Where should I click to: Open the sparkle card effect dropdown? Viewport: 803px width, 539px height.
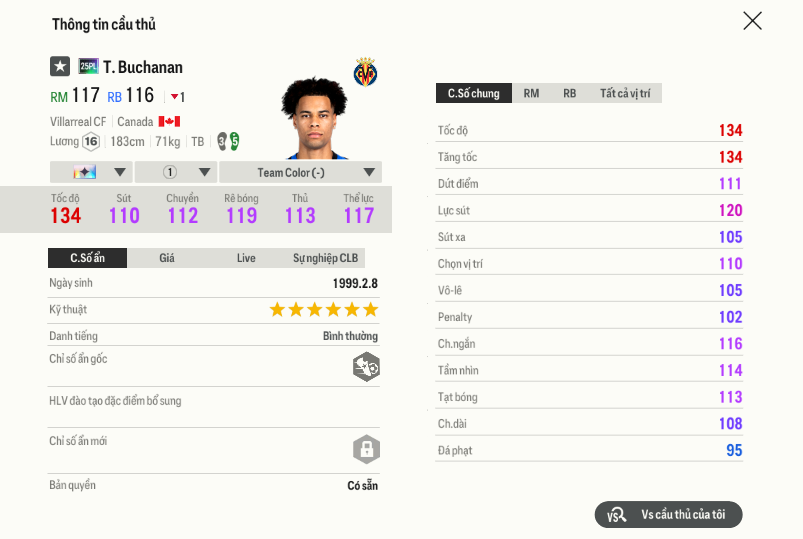(x=90, y=172)
